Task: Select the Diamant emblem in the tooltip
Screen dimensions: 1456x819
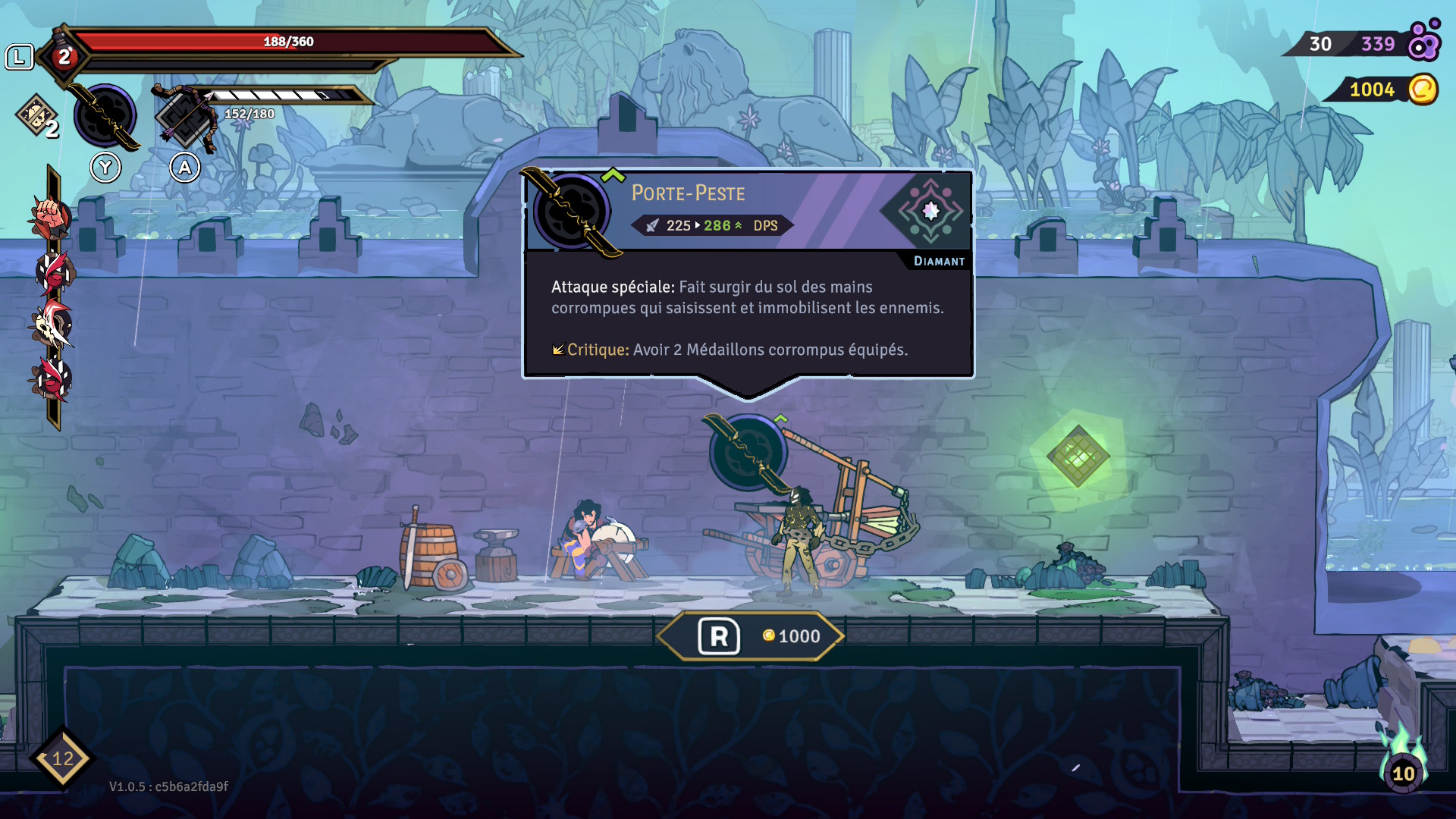Action: (930, 212)
